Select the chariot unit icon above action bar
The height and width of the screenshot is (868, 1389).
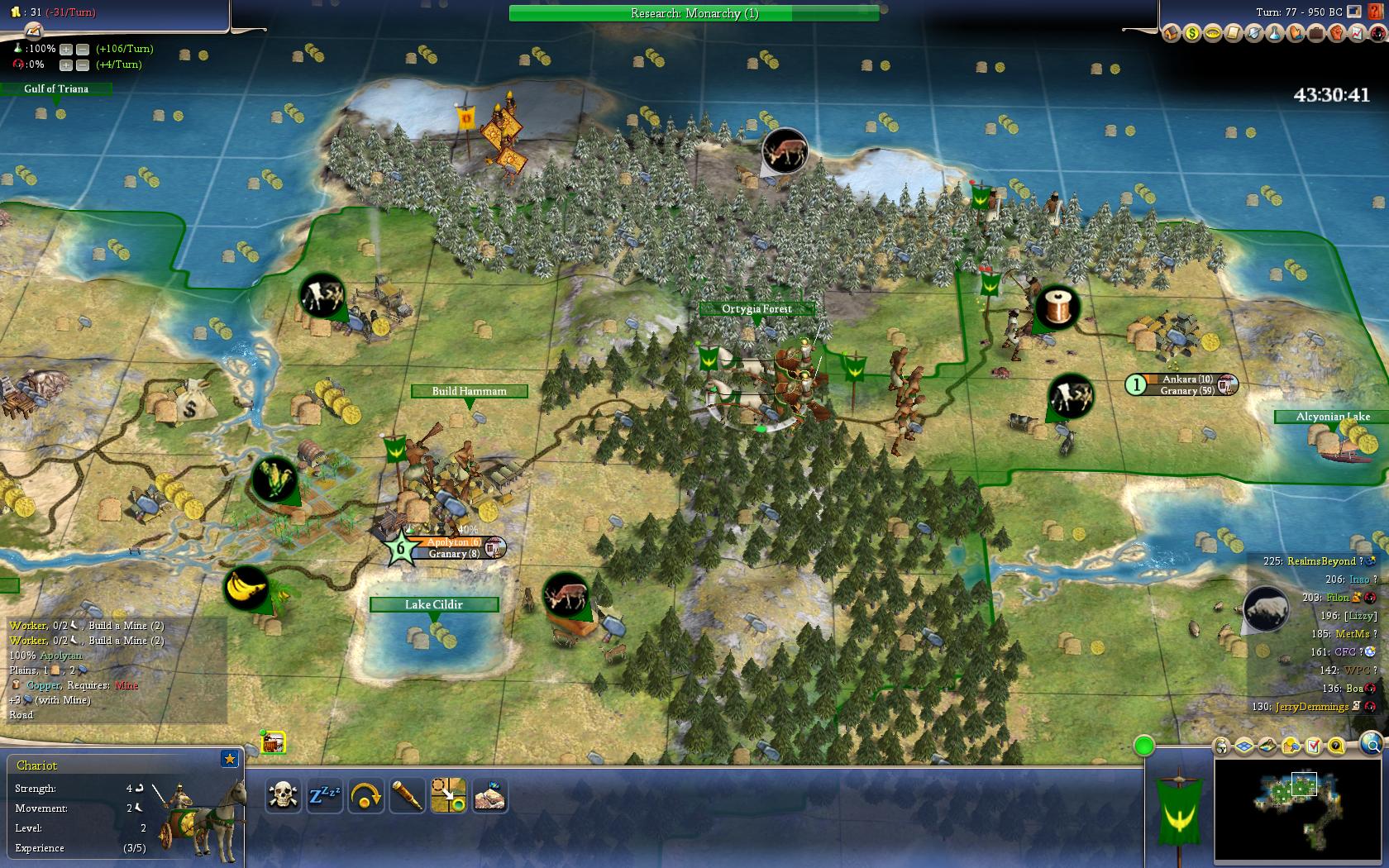tap(274, 742)
